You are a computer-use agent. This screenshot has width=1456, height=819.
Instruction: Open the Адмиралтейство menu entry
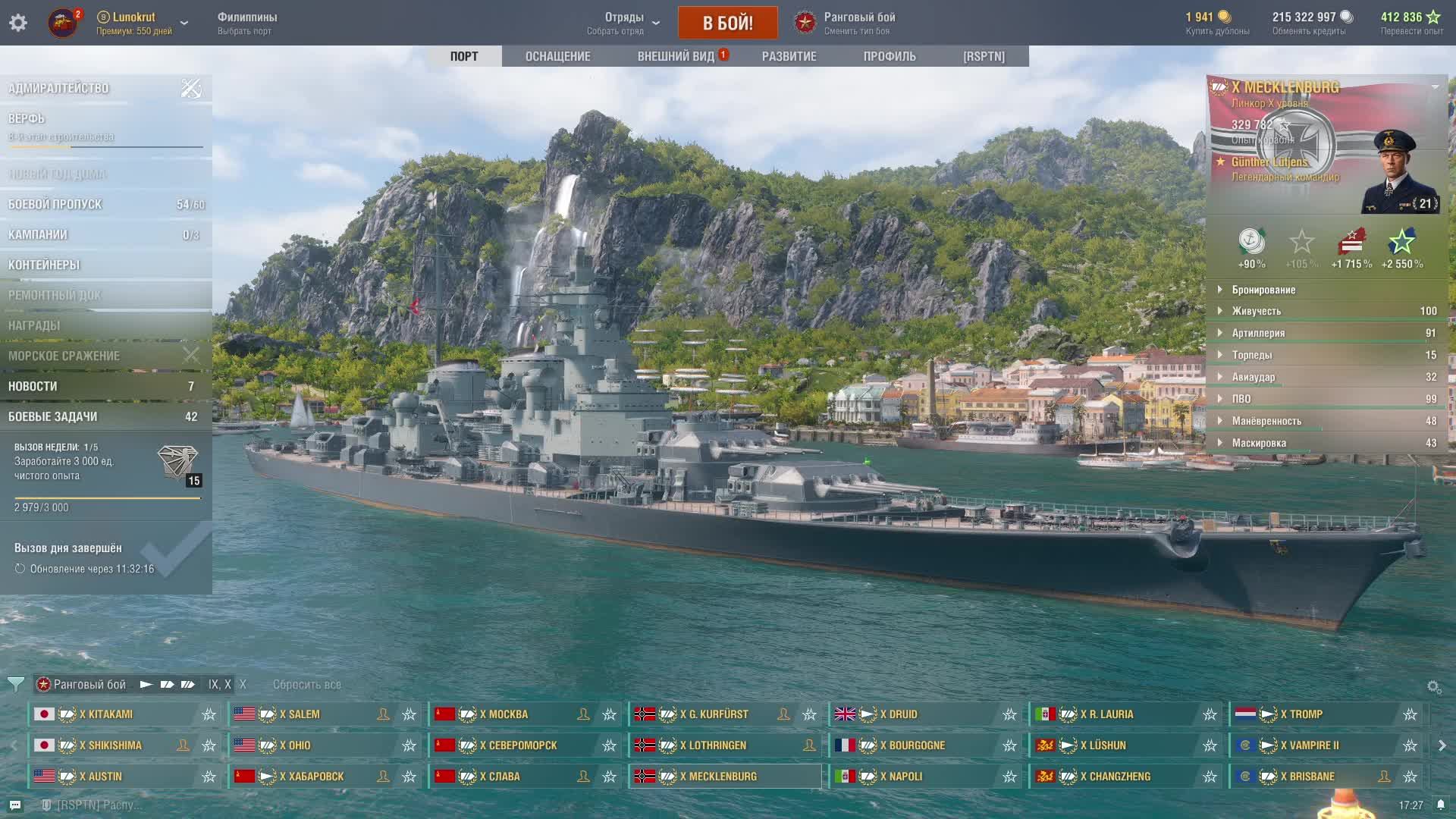point(59,89)
